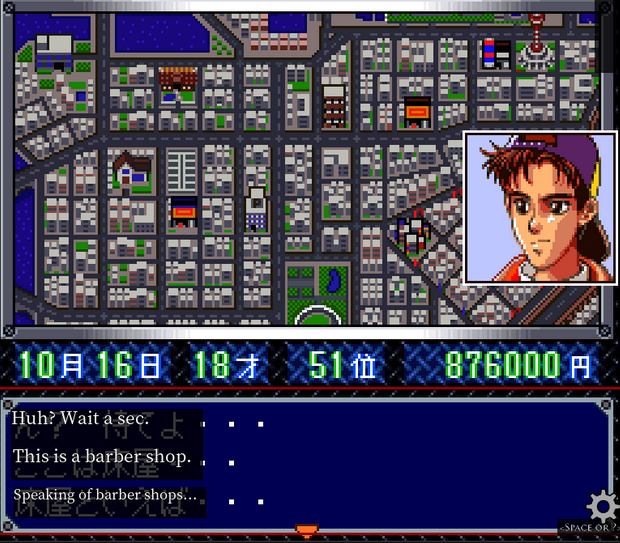Open settings with the gear icon
Image resolution: width=620 pixels, height=543 pixels.
(x=602, y=504)
